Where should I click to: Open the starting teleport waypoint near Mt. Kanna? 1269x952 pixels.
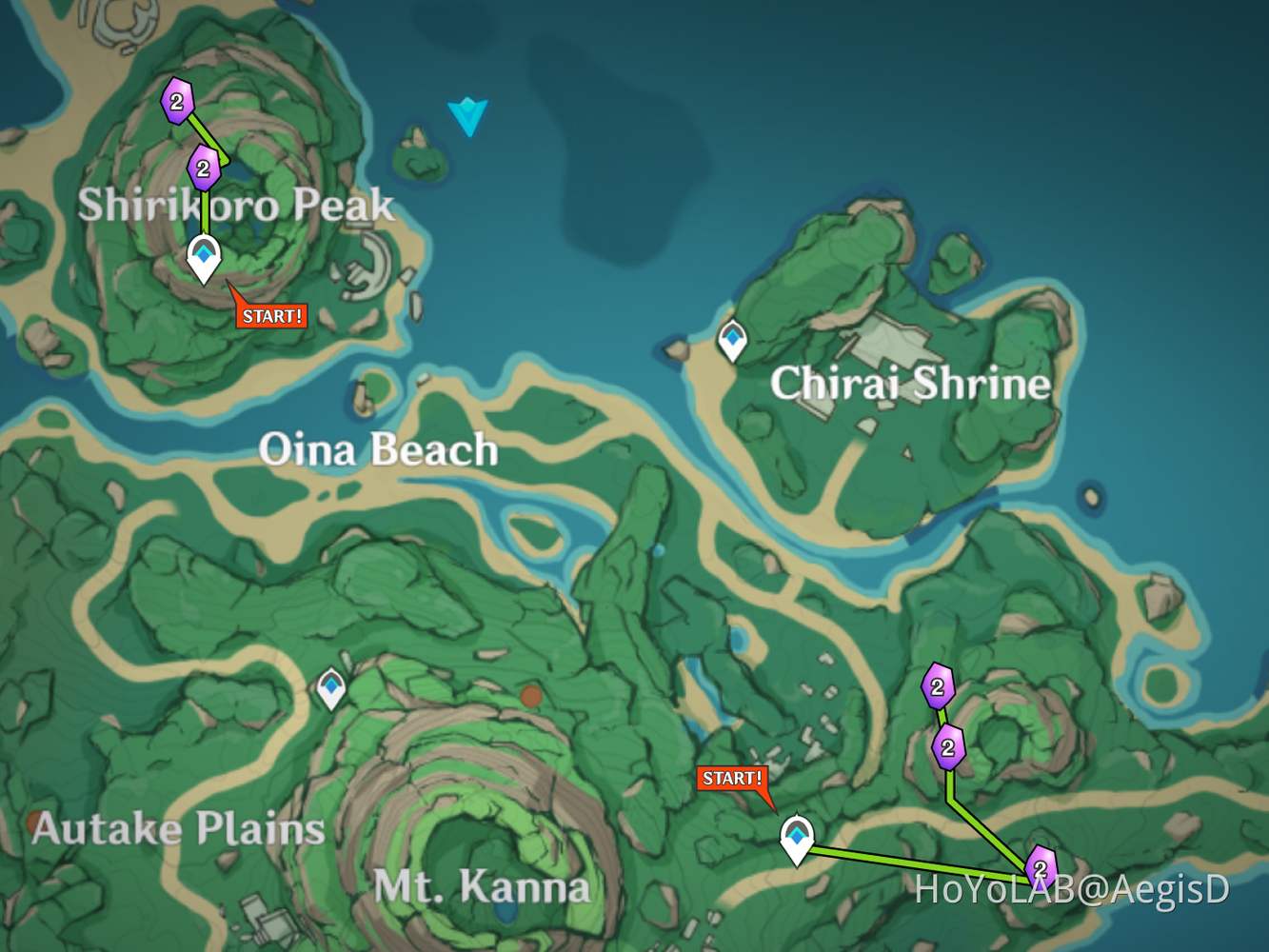(x=798, y=837)
